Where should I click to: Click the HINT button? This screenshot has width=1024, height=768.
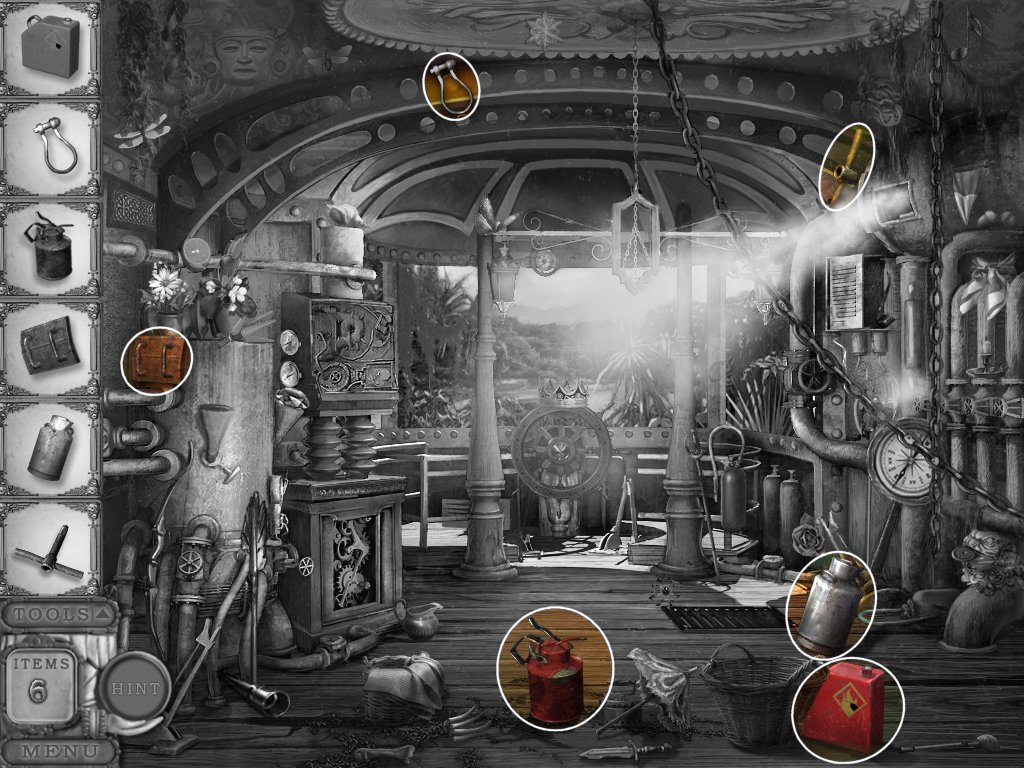[134, 688]
